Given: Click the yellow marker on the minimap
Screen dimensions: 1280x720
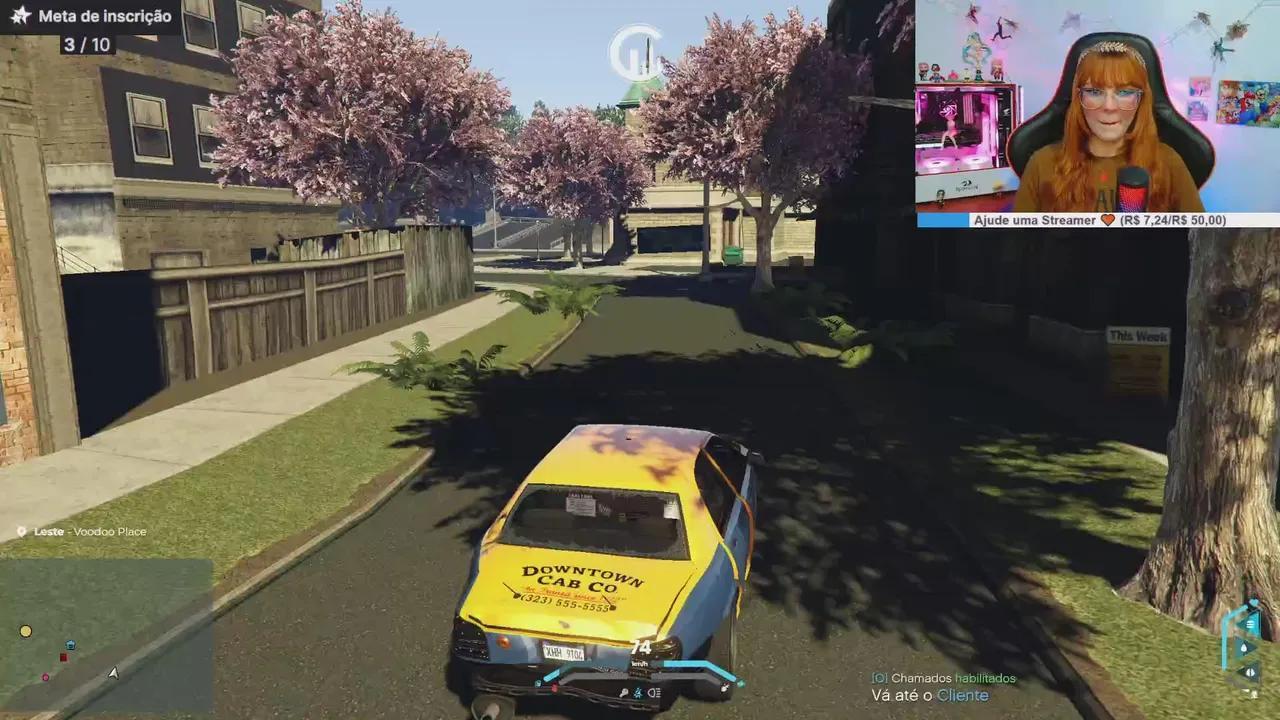Looking at the screenshot, I should (25, 631).
